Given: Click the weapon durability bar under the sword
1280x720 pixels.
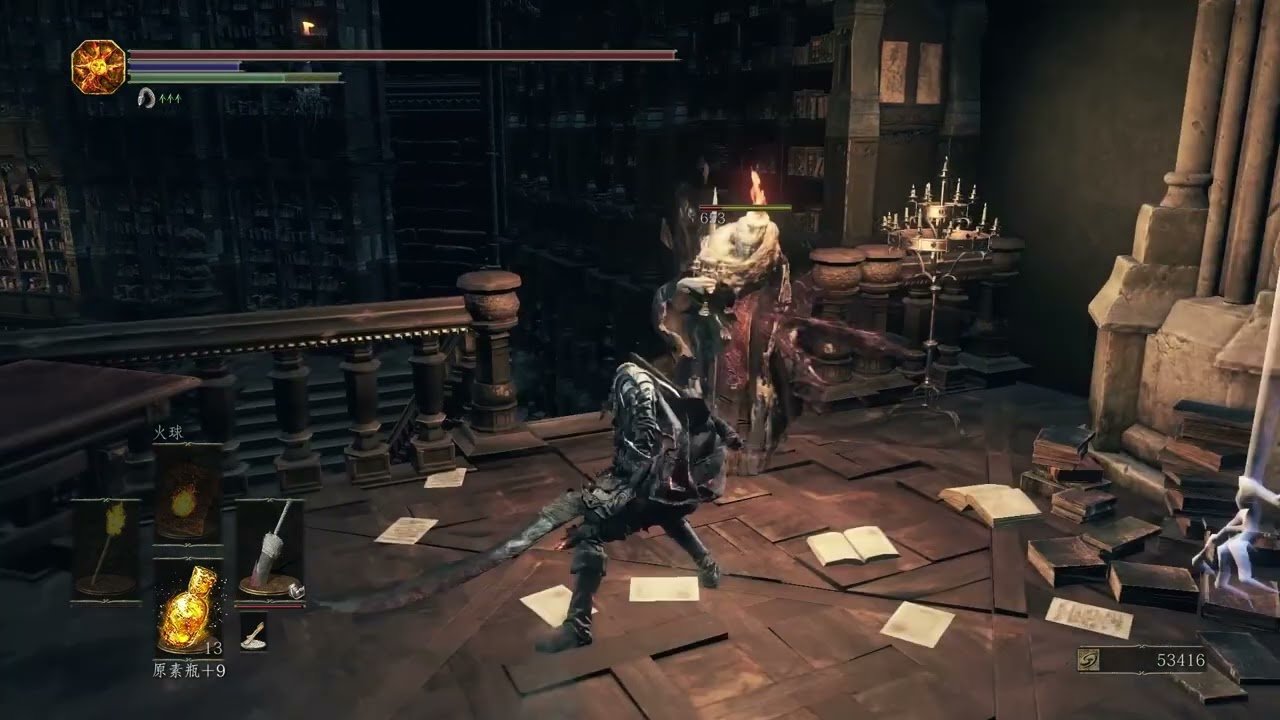Looking at the screenshot, I should point(269,606).
